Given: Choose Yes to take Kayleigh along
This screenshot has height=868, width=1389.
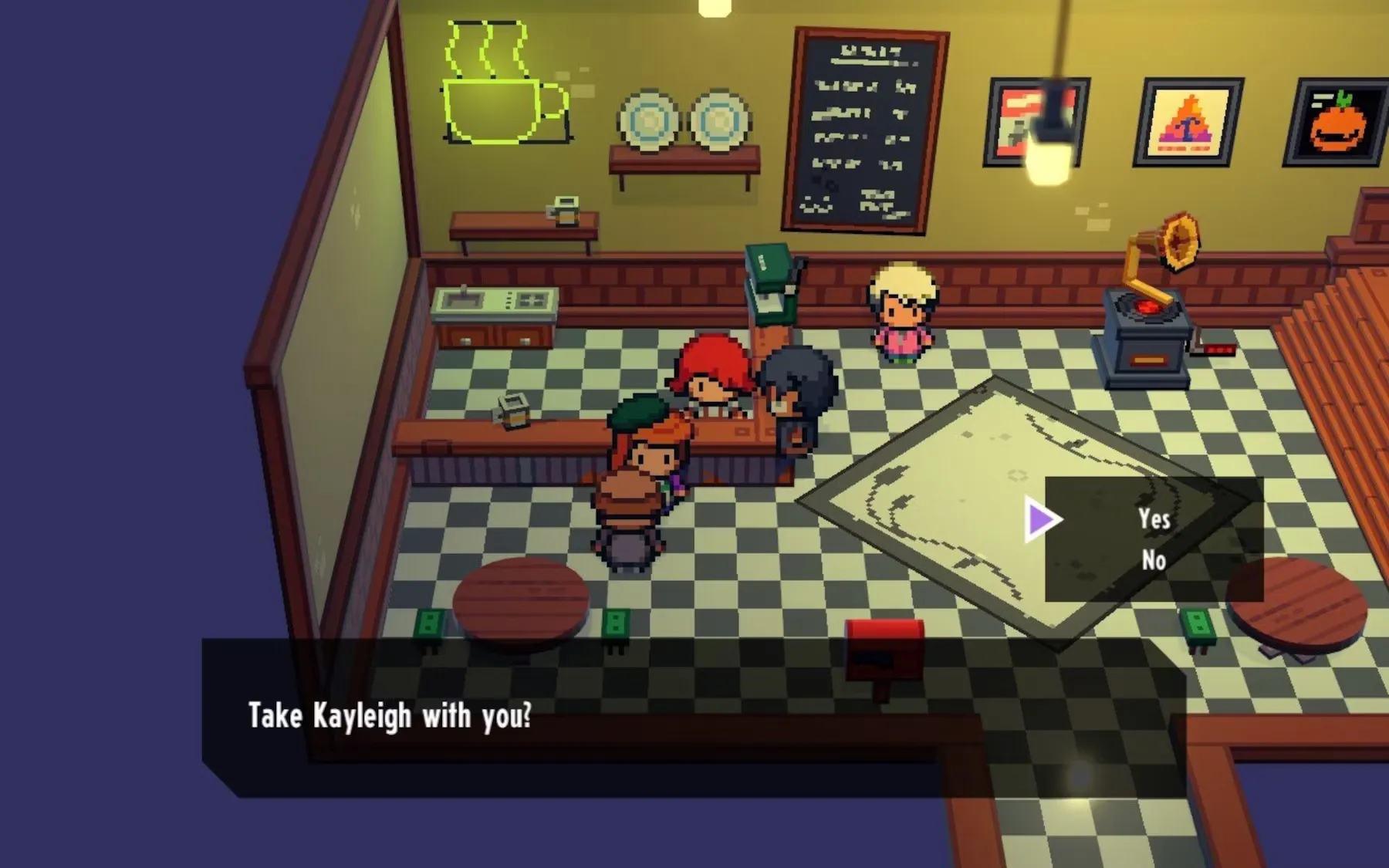Looking at the screenshot, I should [1154, 519].
